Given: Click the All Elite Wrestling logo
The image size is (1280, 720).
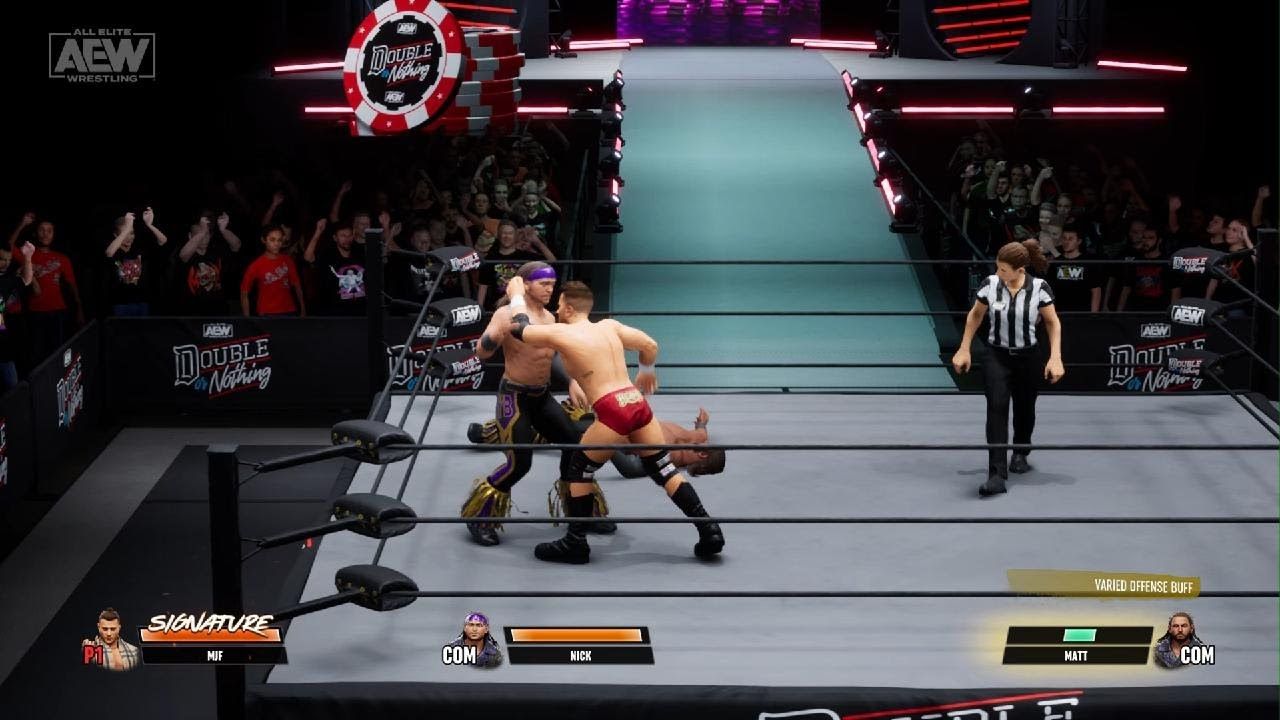Looking at the screenshot, I should [102, 55].
